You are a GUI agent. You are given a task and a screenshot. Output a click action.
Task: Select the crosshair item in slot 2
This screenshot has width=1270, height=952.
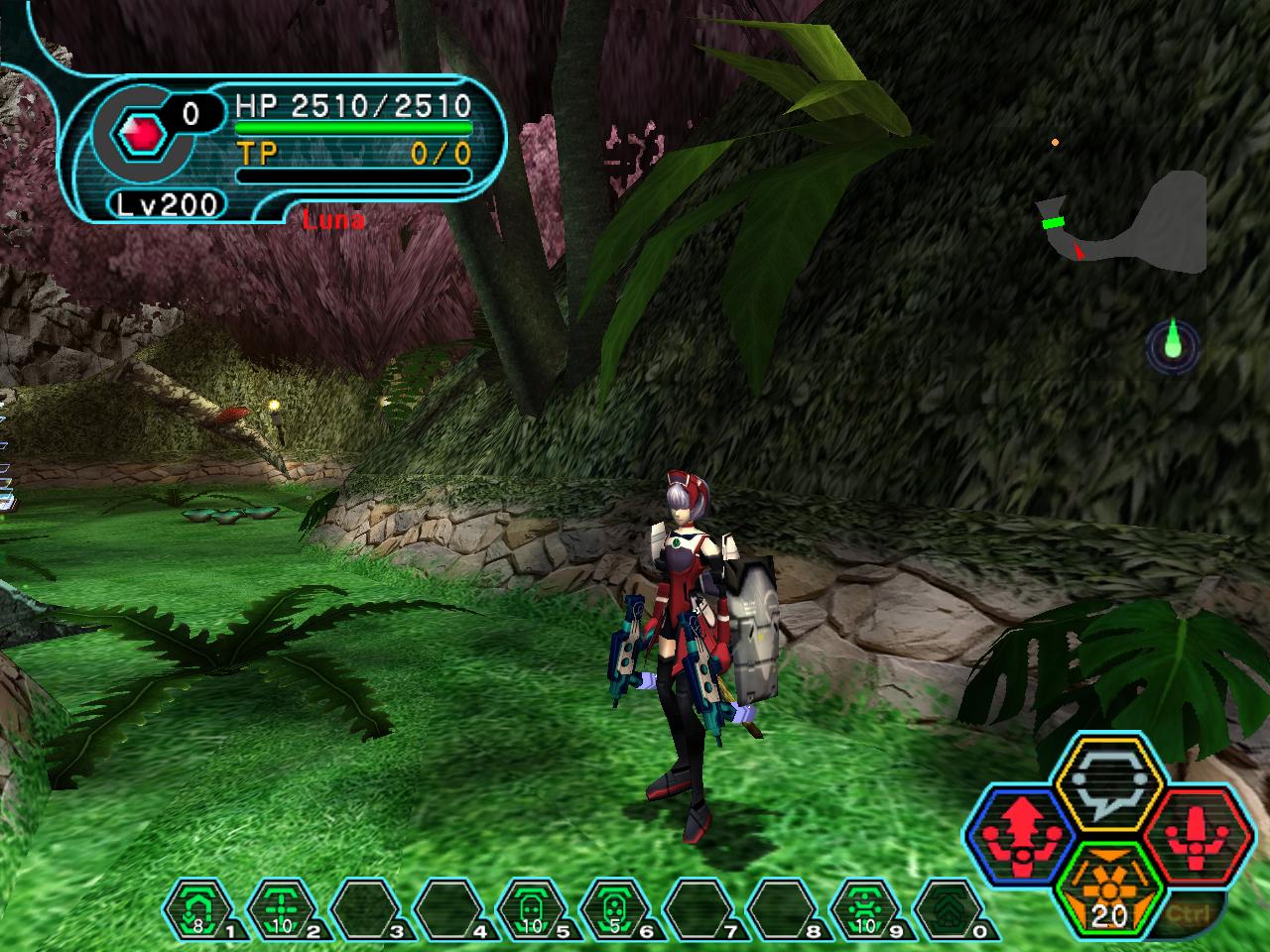280,907
